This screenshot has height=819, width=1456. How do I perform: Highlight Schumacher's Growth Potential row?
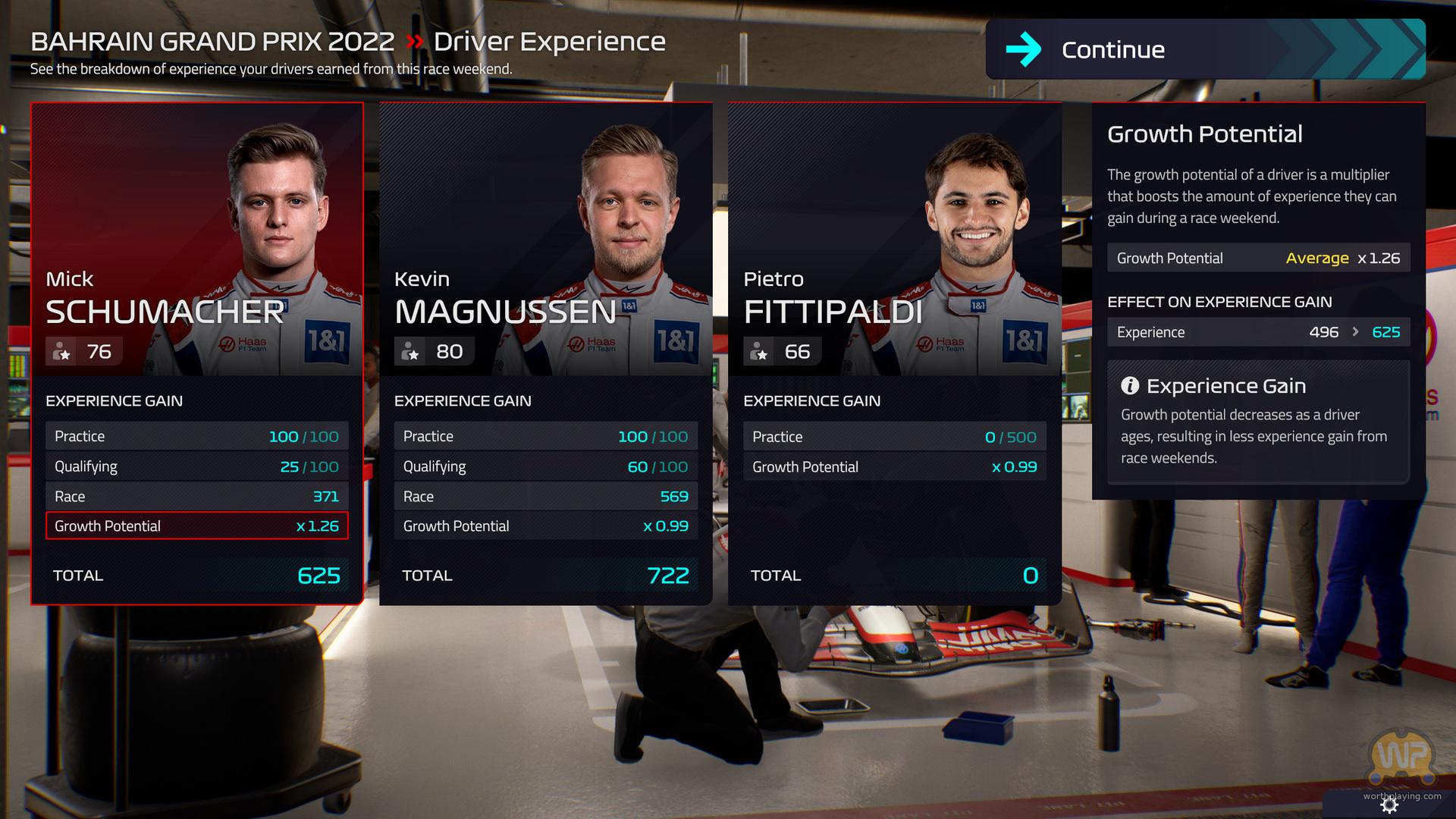click(196, 526)
